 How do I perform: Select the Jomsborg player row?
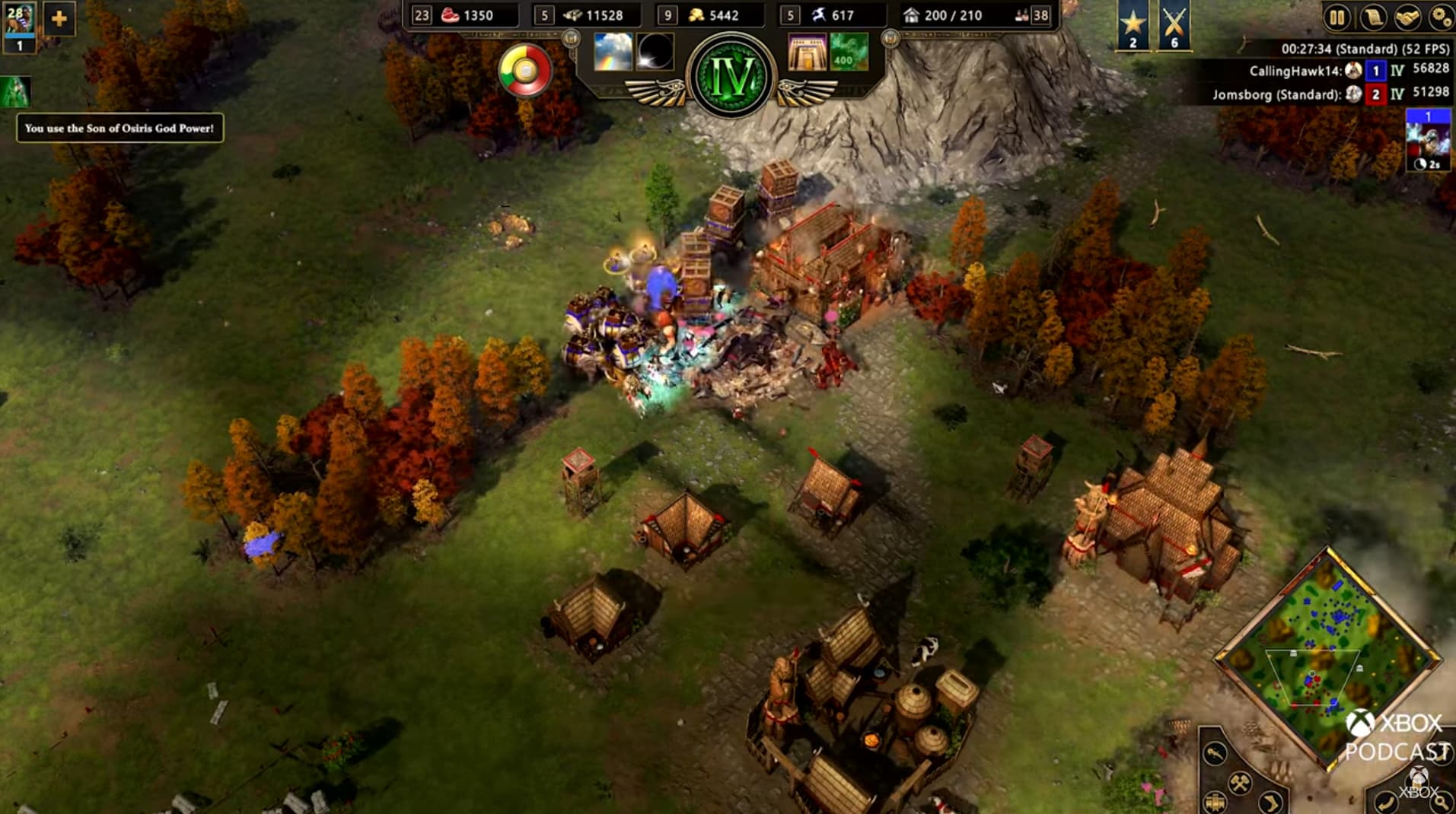[1330, 94]
